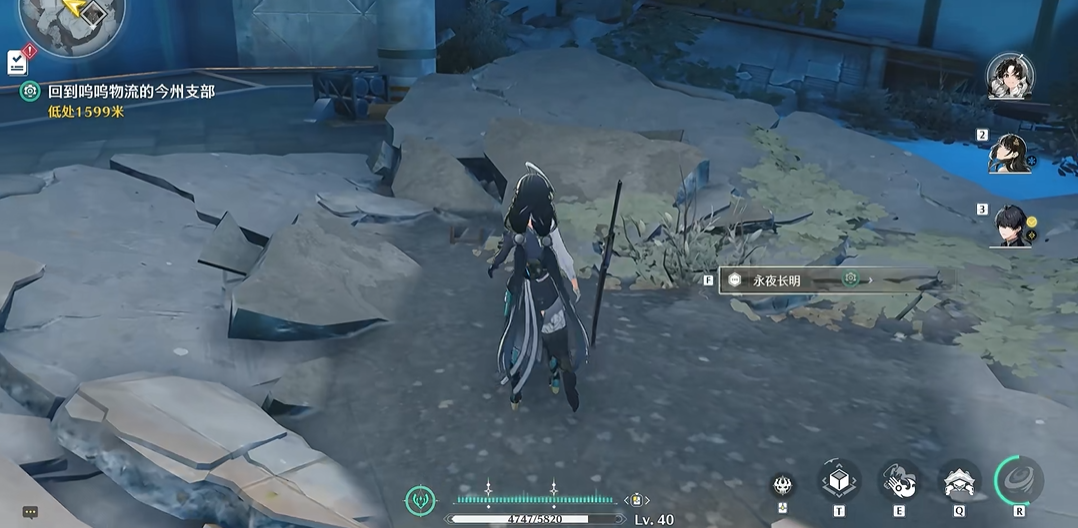The height and width of the screenshot is (528, 1078).
Task: Activate the cube utility gadget icon
Action: pos(839,482)
